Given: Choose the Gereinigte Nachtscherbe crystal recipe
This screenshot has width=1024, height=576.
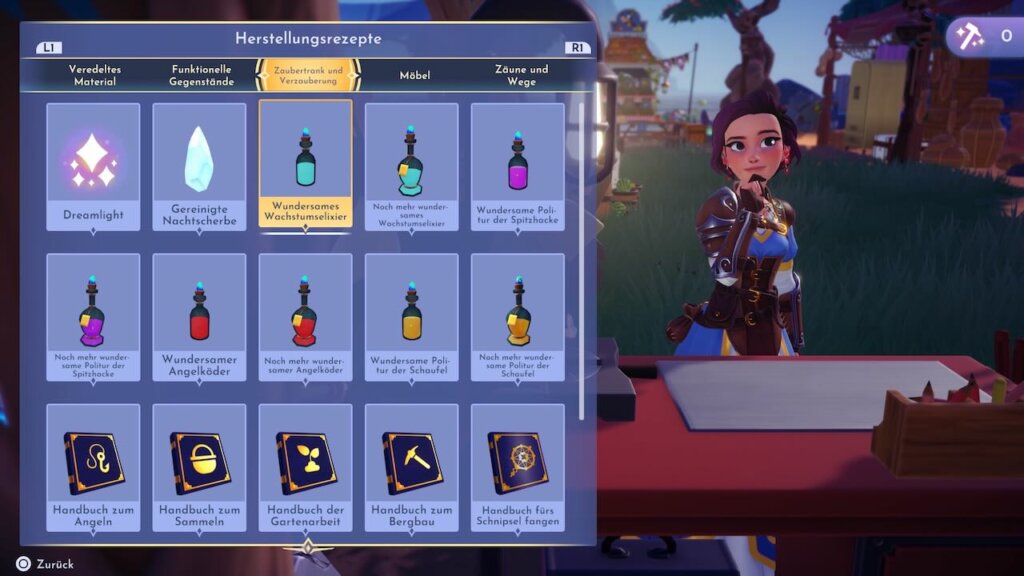Looking at the screenshot, I should [x=199, y=166].
